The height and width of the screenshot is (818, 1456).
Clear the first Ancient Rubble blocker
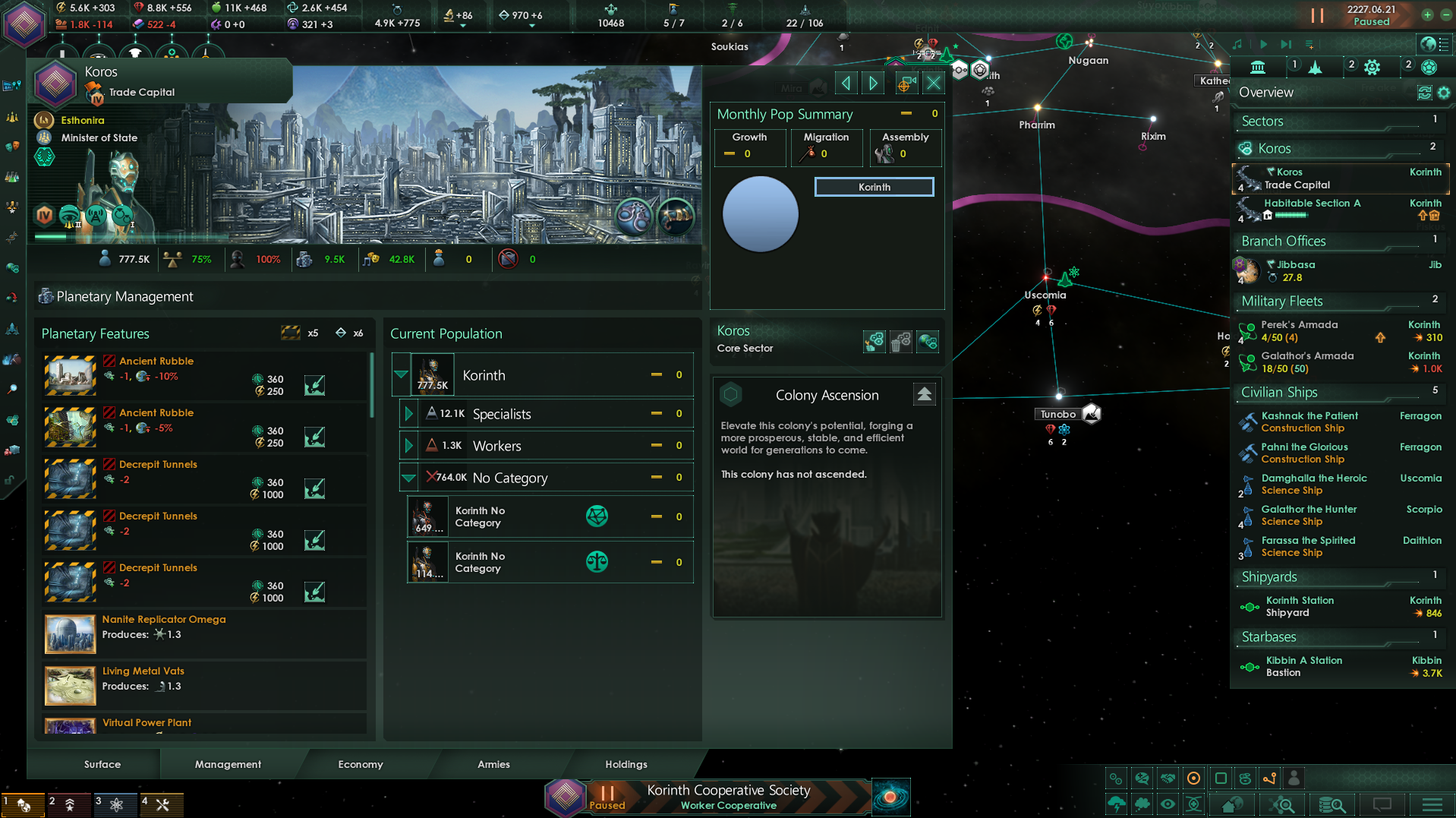[x=314, y=385]
